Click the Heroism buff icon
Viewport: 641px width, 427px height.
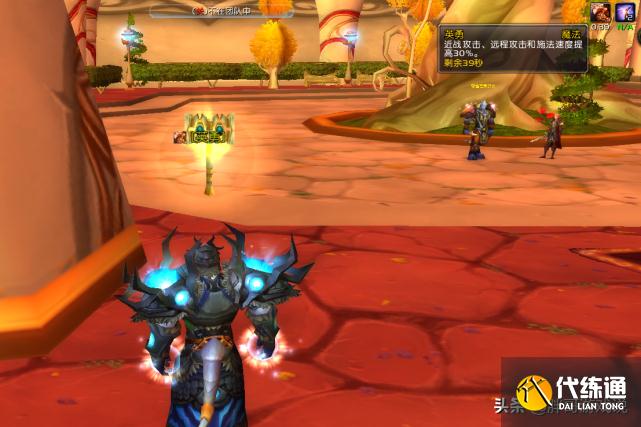click(x=600, y=11)
